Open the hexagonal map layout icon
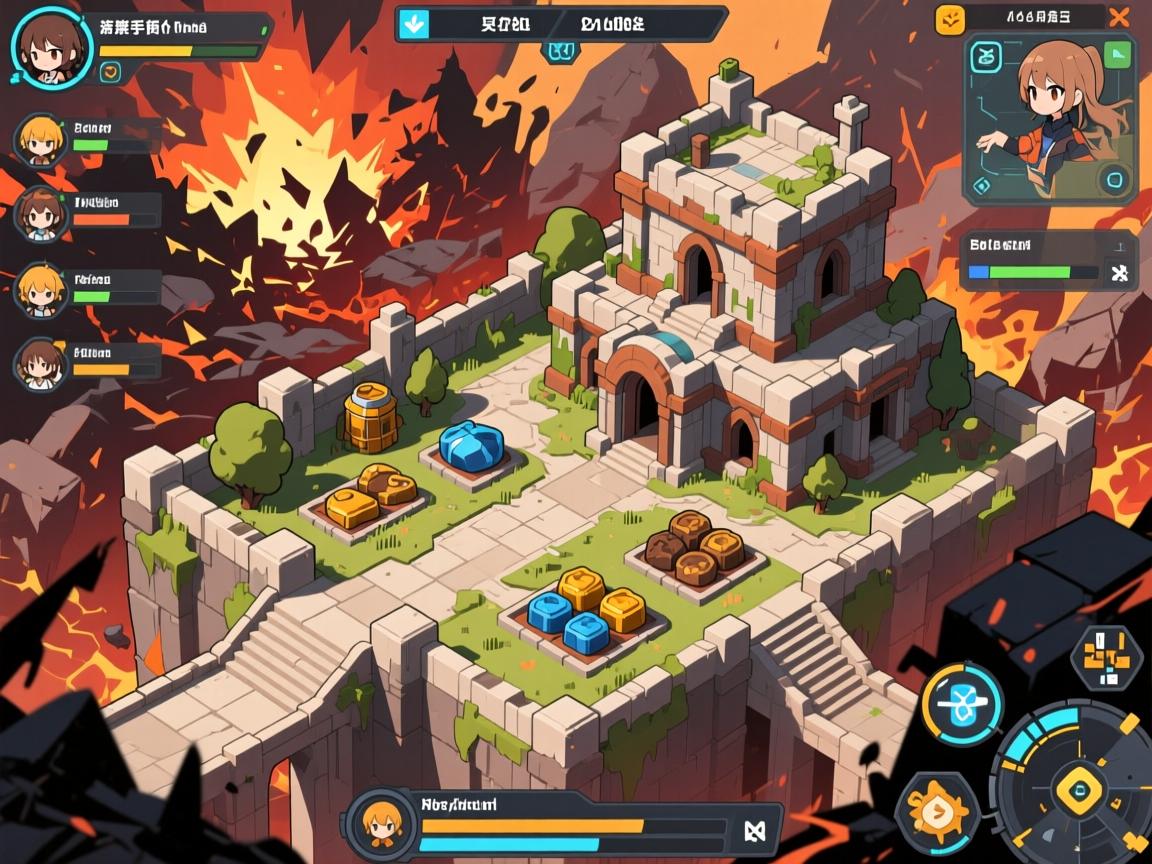The width and height of the screenshot is (1152, 864). (x=1106, y=657)
